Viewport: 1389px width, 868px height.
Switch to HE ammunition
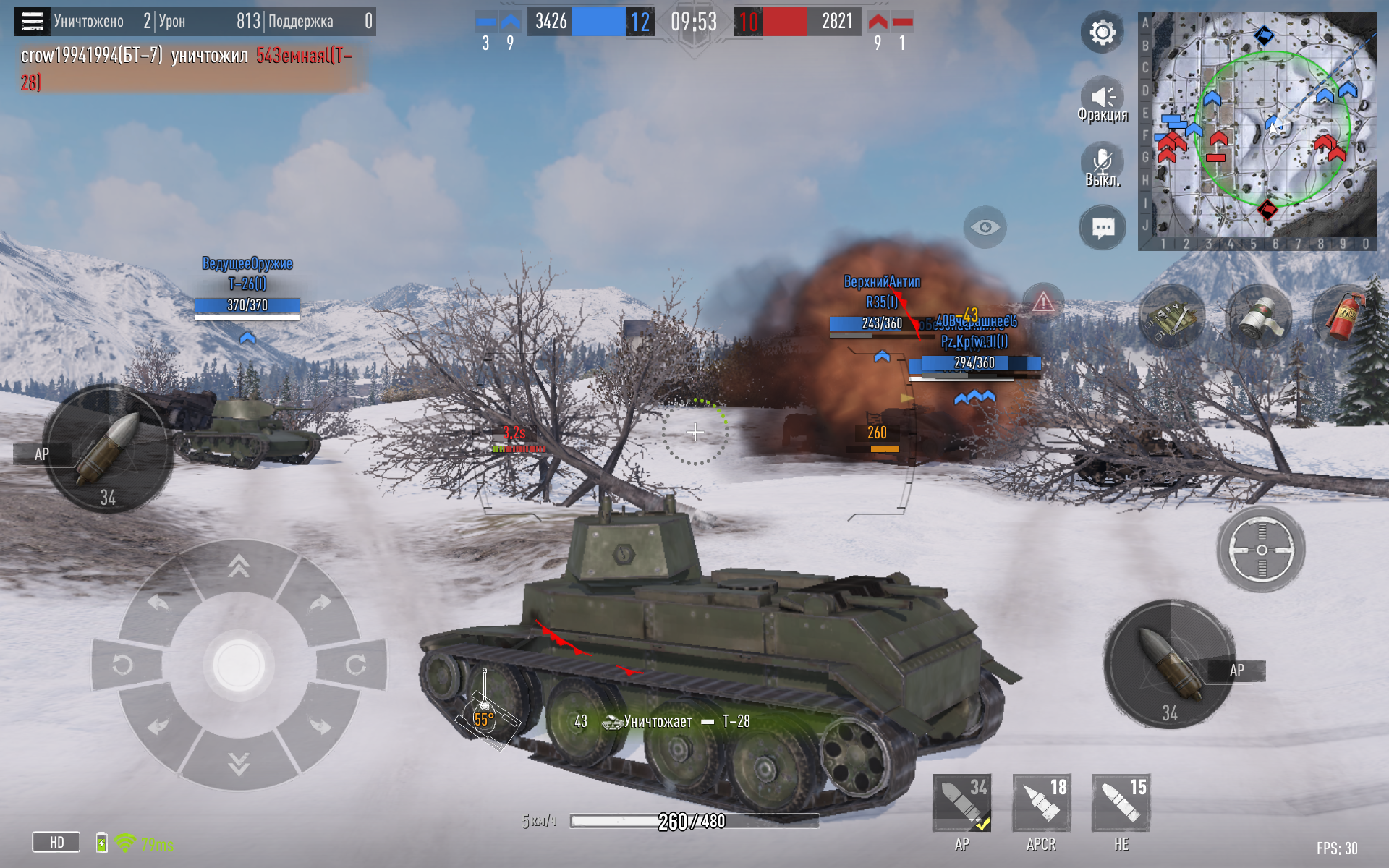point(1121,804)
